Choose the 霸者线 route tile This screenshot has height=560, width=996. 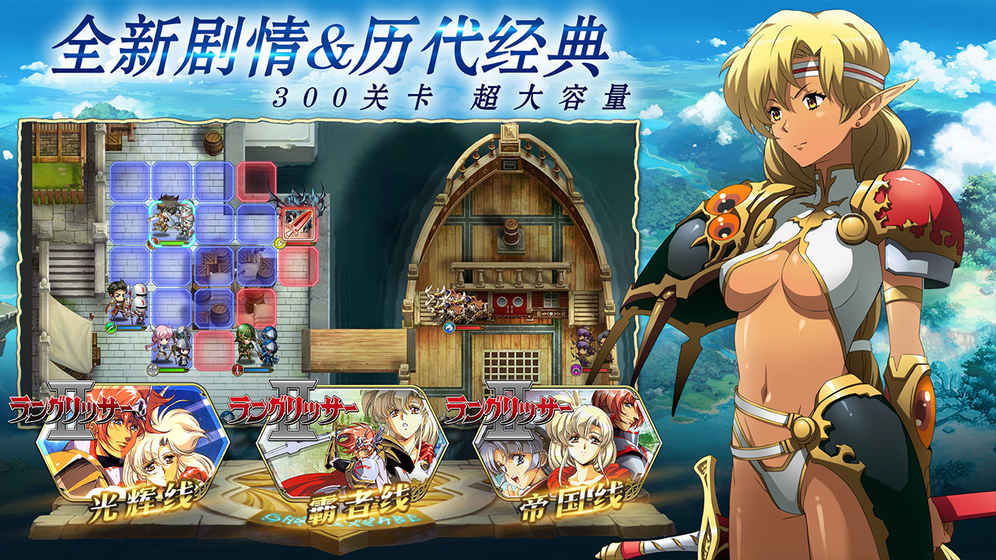[x=334, y=455]
